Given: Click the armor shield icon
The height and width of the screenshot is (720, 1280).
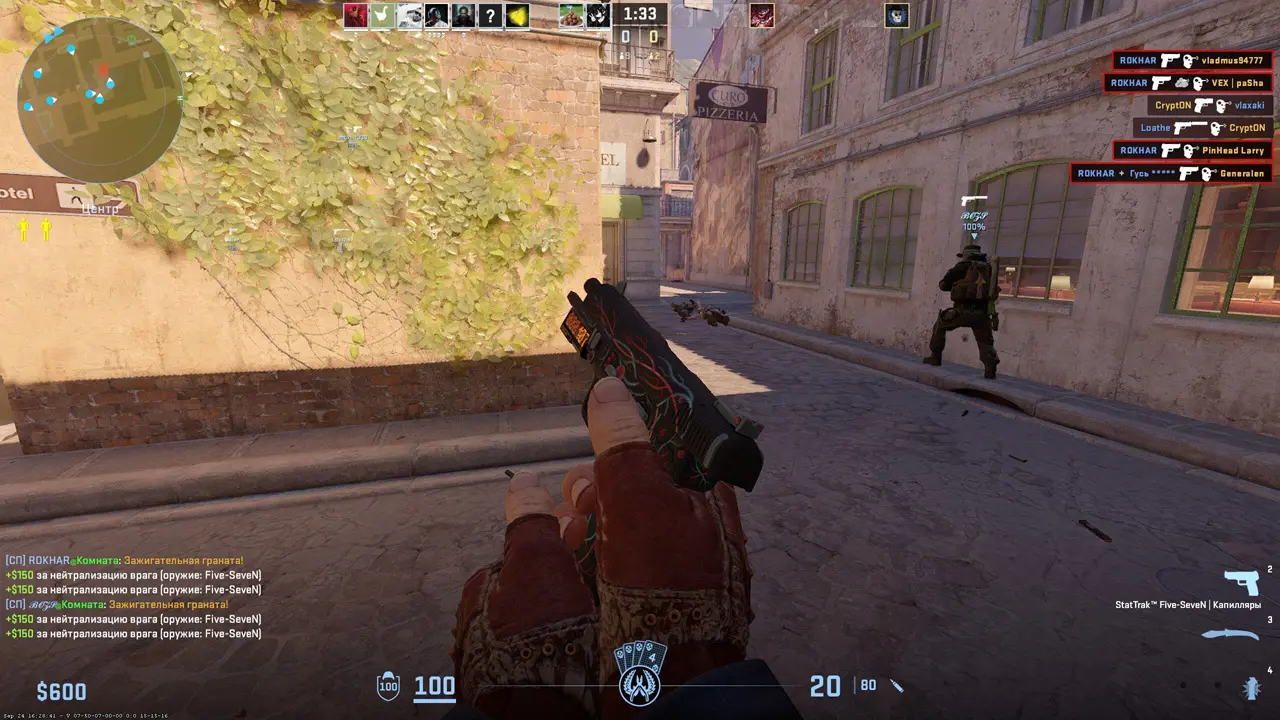Looking at the screenshot, I should tap(388, 686).
